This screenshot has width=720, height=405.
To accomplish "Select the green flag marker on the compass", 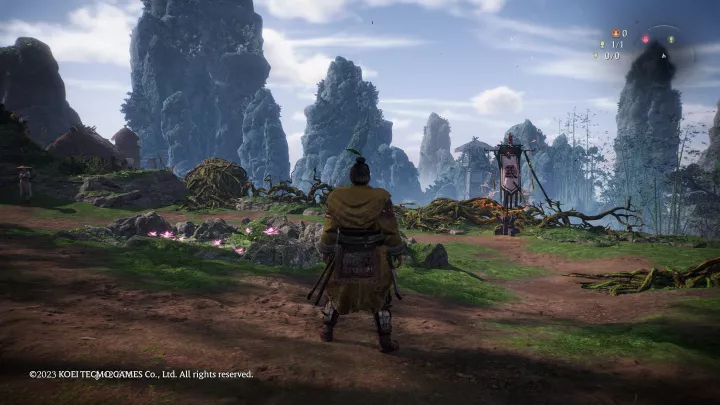I will click(671, 40).
